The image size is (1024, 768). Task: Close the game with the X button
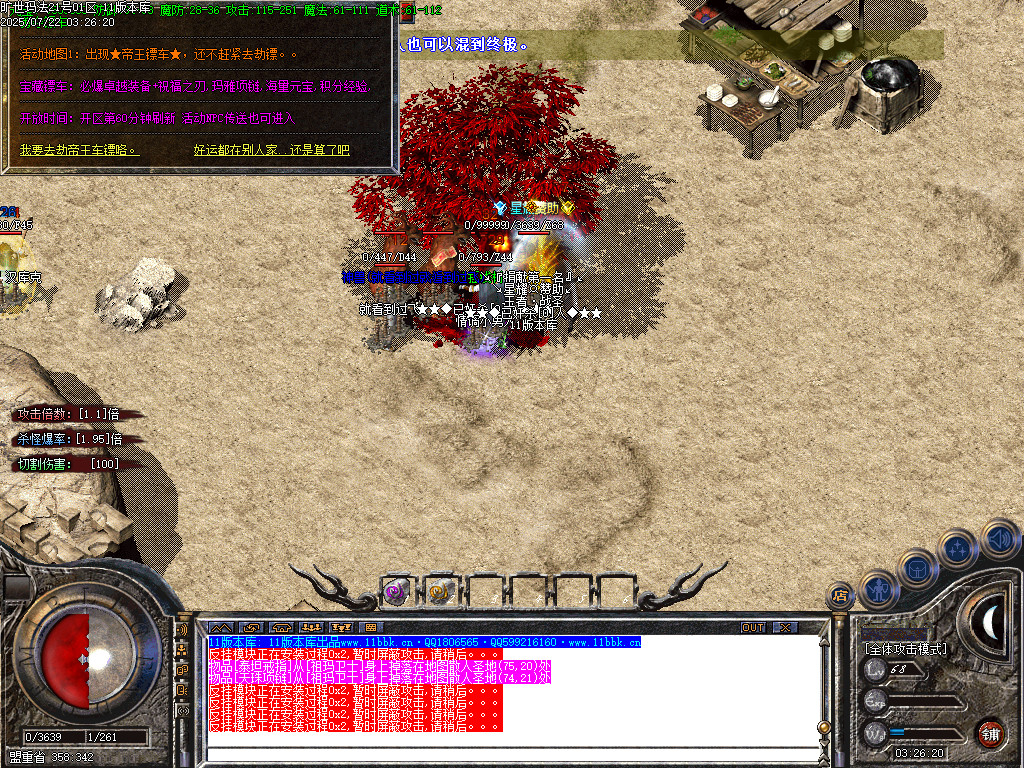[x=786, y=627]
